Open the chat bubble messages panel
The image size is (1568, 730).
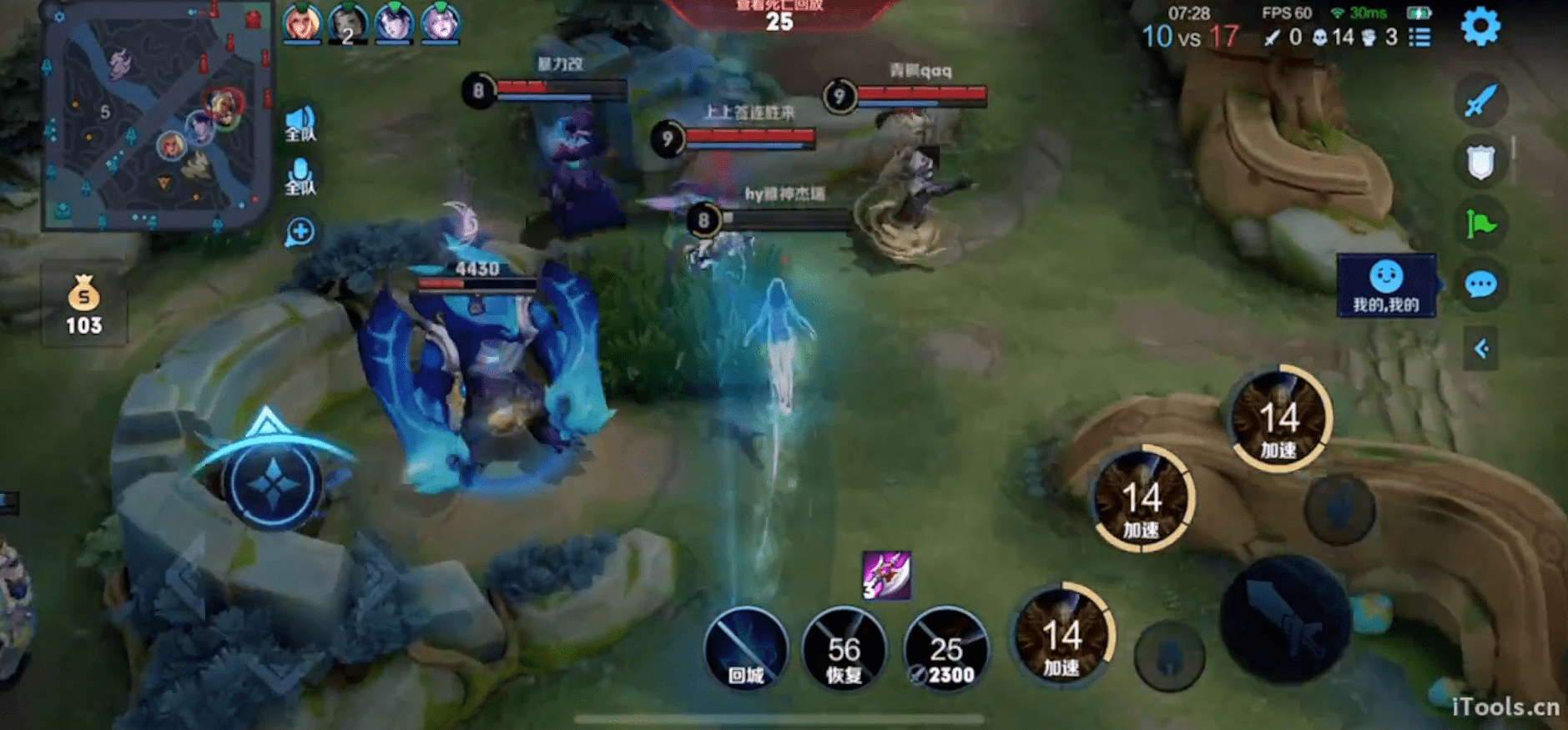[x=1480, y=285]
